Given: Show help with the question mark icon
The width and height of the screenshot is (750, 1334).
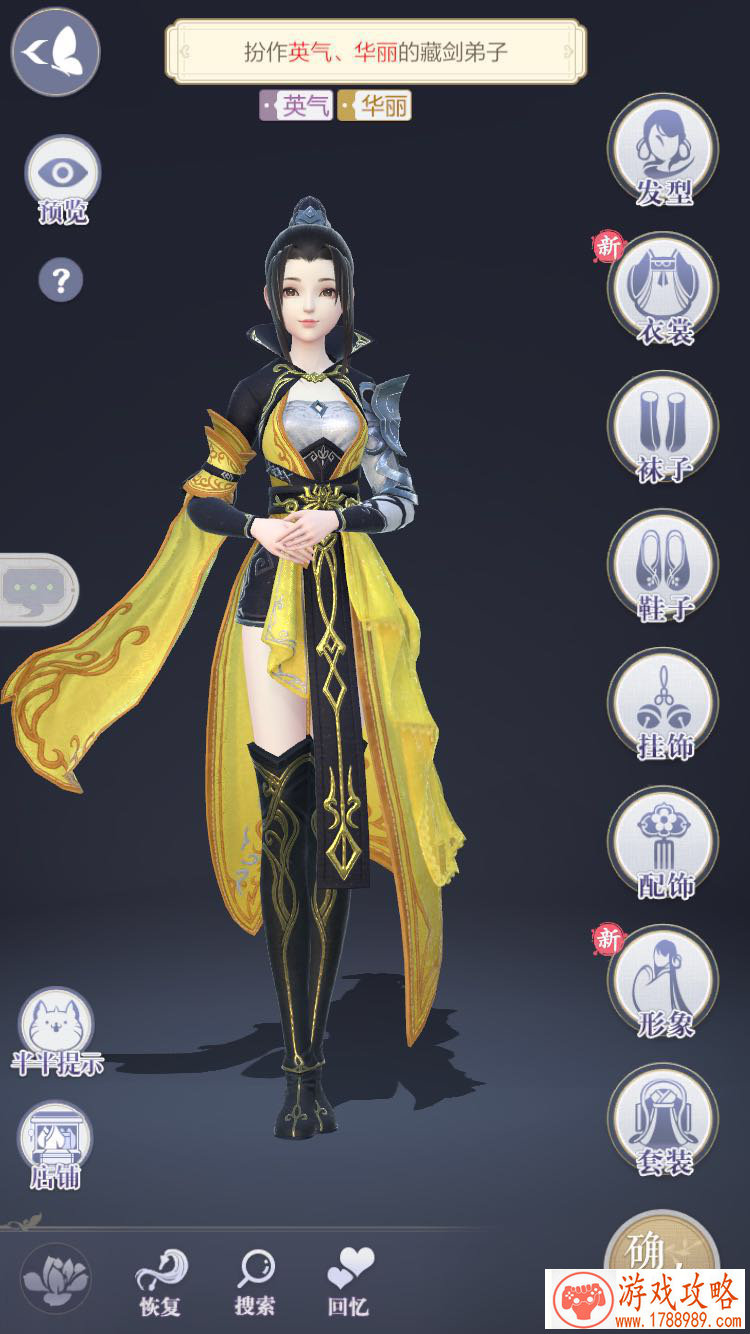Looking at the screenshot, I should pyautogui.click(x=60, y=279).
